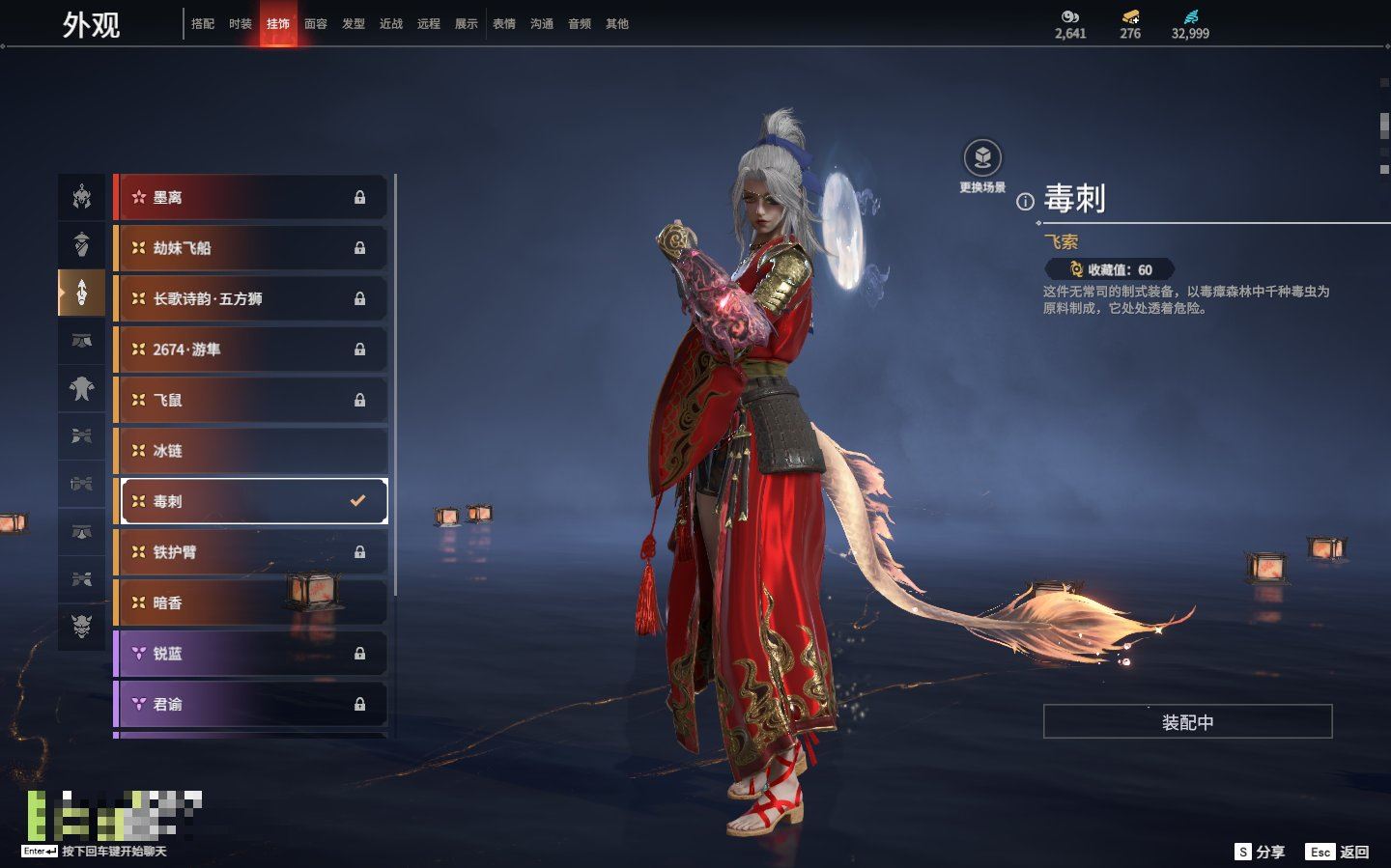
Task: Open the demon mask category icon
Action: tap(82, 628)
